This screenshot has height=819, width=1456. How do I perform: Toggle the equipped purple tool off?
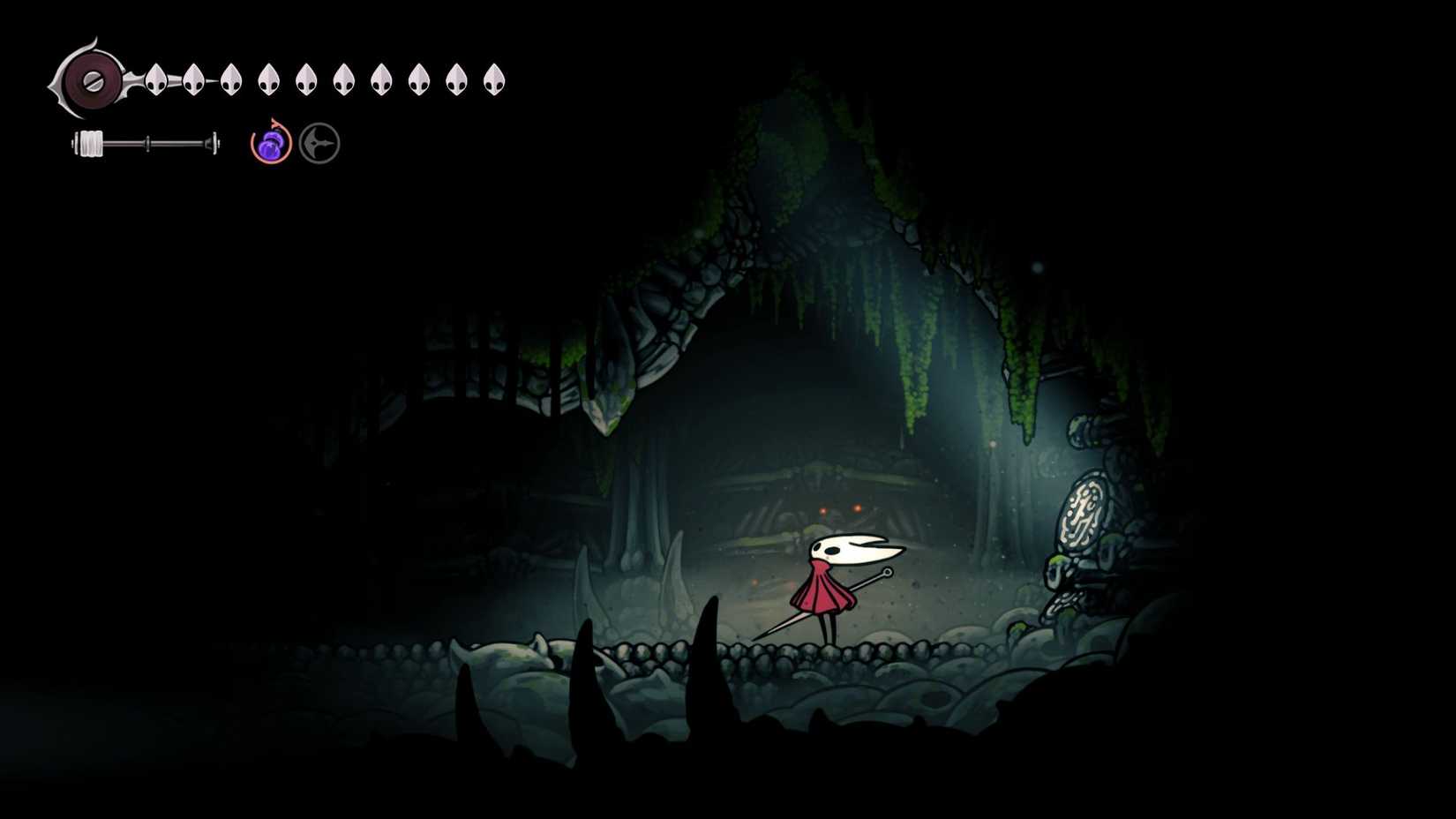click(271, 144)
